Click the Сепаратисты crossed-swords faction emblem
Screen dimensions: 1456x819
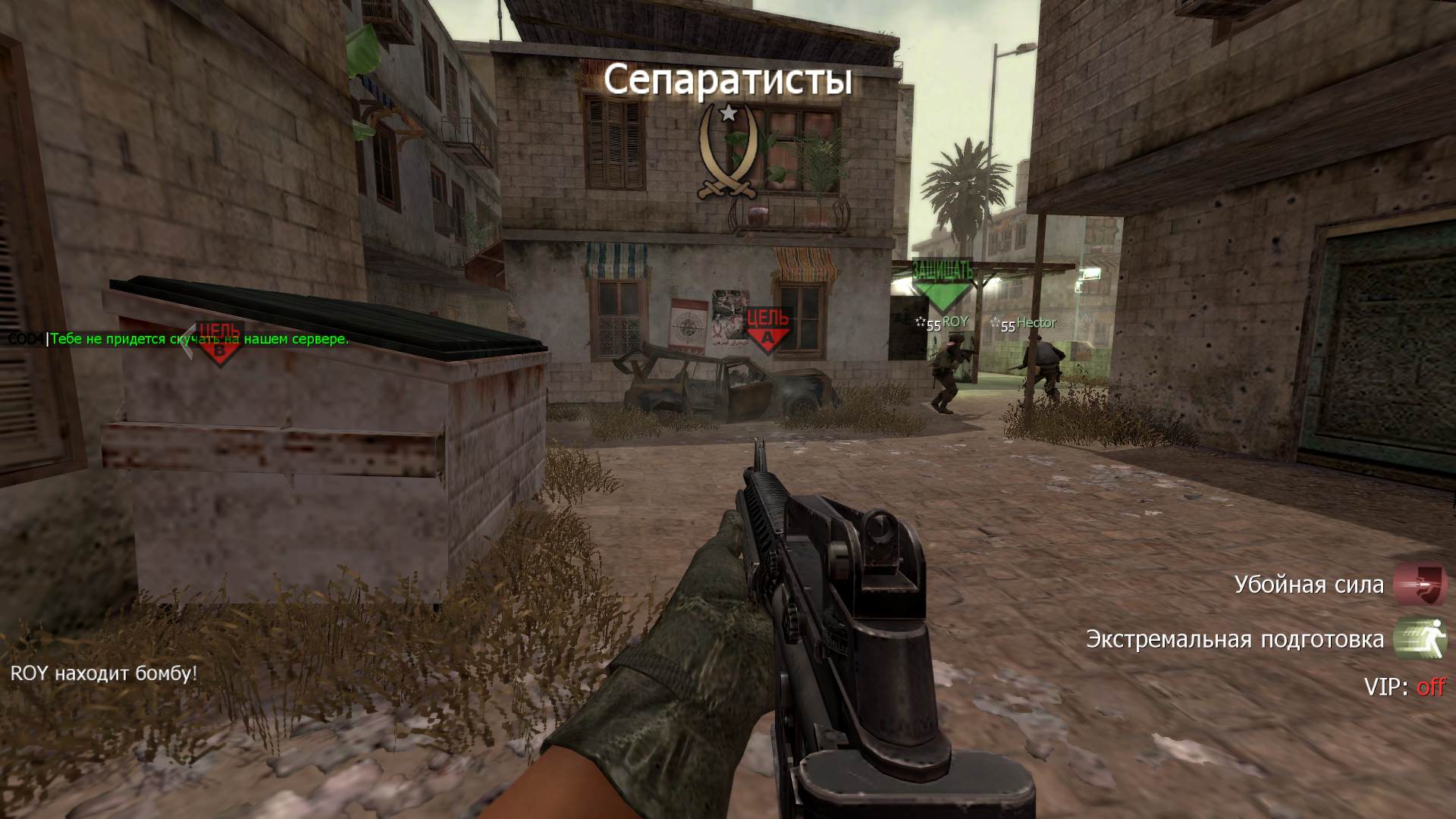click(x=728, y=152)
